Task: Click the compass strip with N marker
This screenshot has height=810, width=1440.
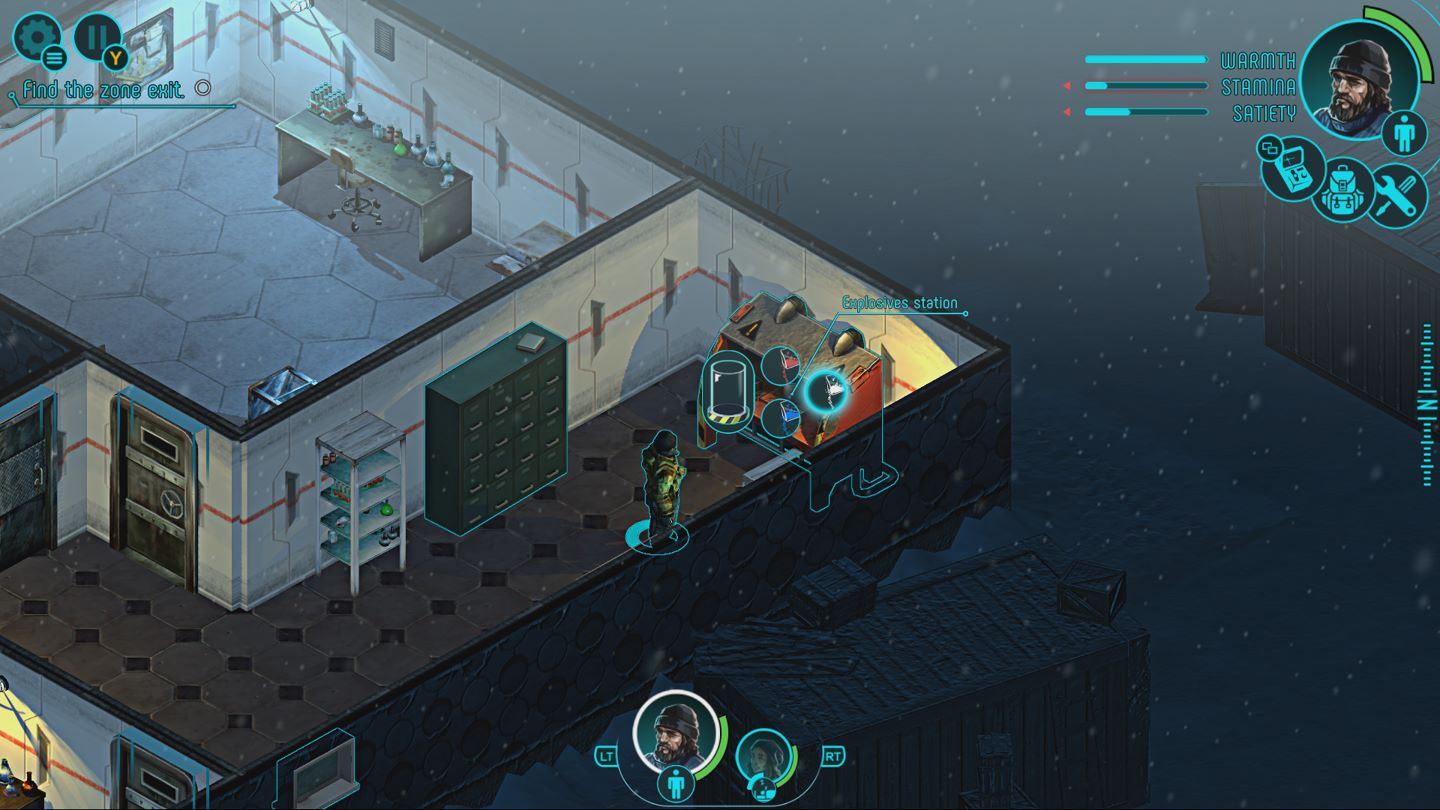Action: [x=1426, y=404]
